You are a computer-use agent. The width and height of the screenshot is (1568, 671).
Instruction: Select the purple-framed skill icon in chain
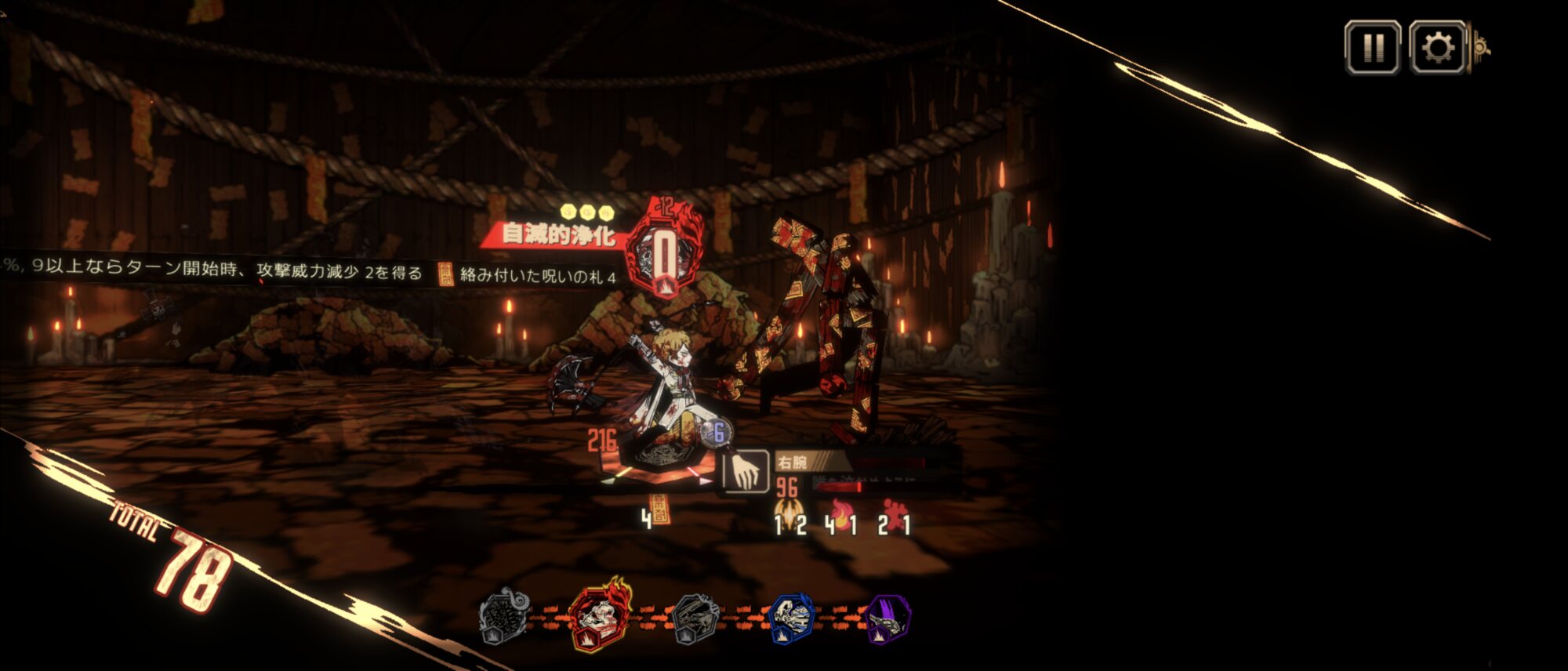click(888, 618)
